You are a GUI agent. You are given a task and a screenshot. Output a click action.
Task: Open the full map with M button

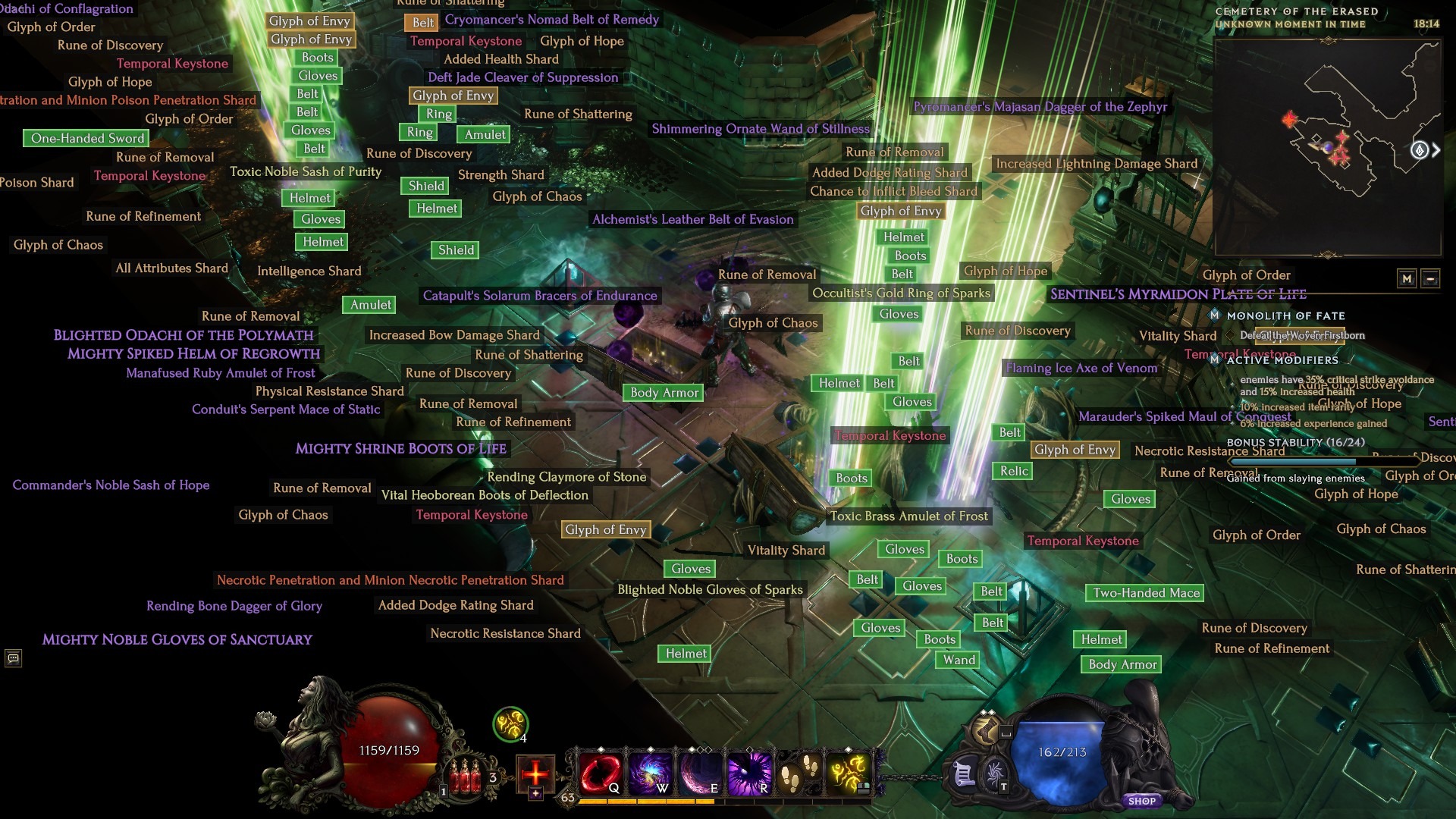point(1407,278)
